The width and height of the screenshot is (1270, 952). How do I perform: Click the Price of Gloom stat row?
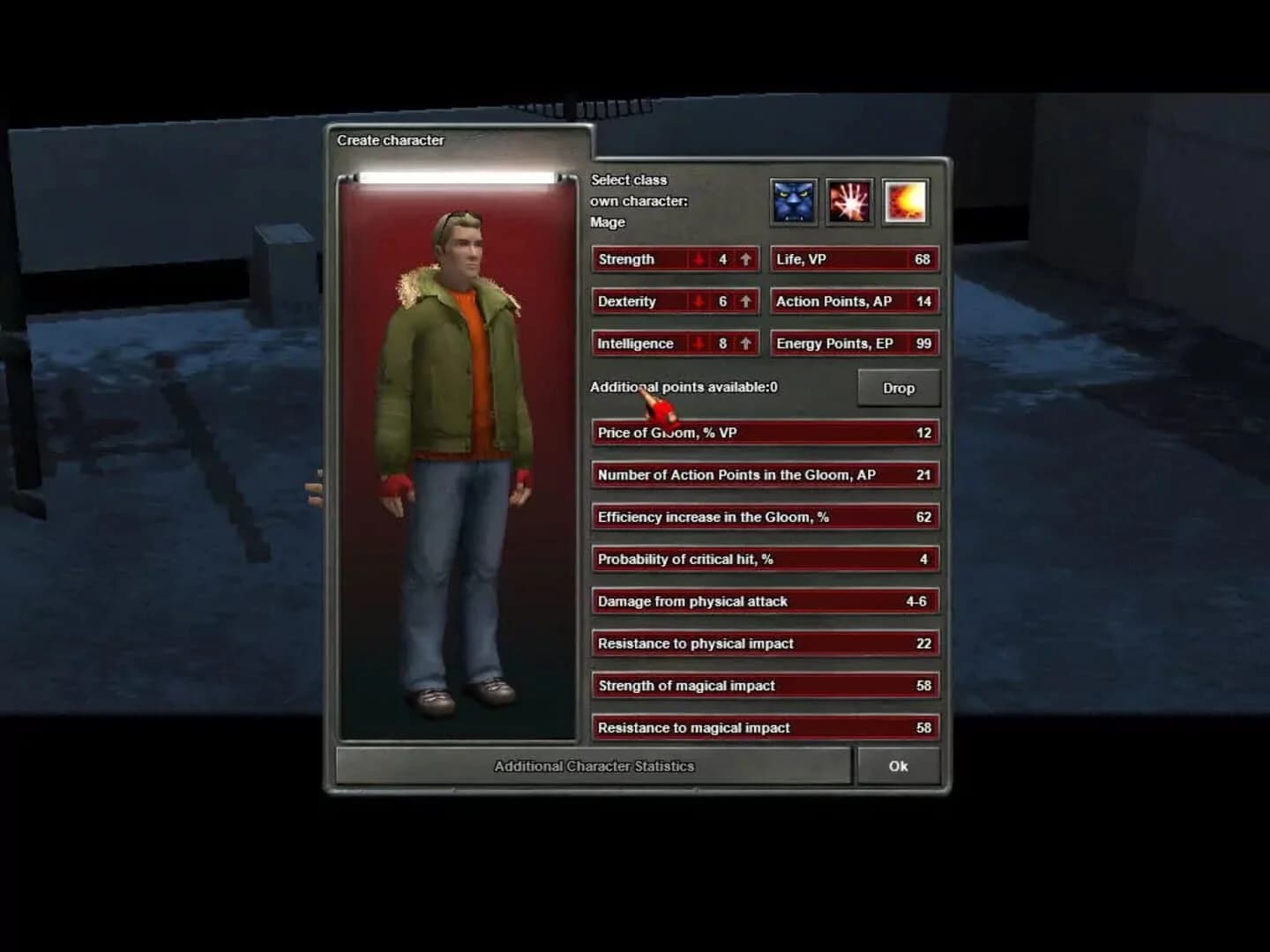click(764, 432)
